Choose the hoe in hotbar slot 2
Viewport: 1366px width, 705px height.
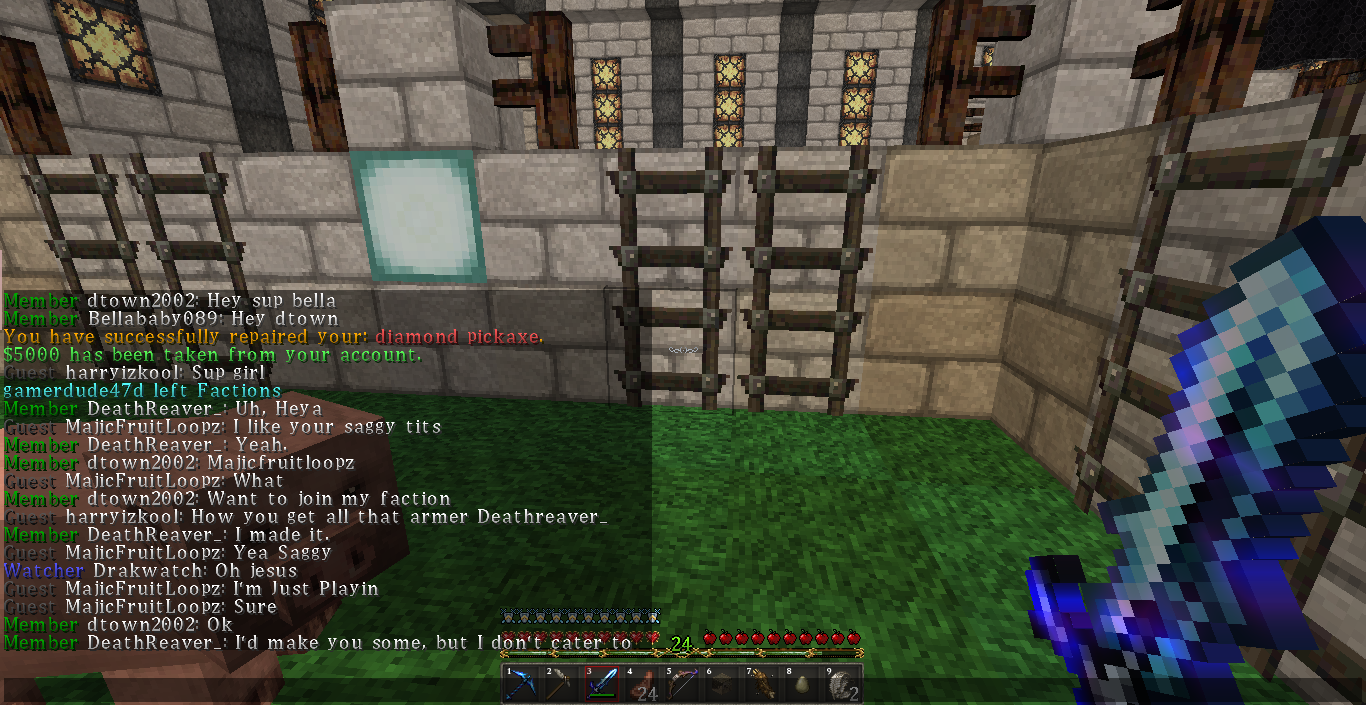pyautogui.click(x=561, y=685)
